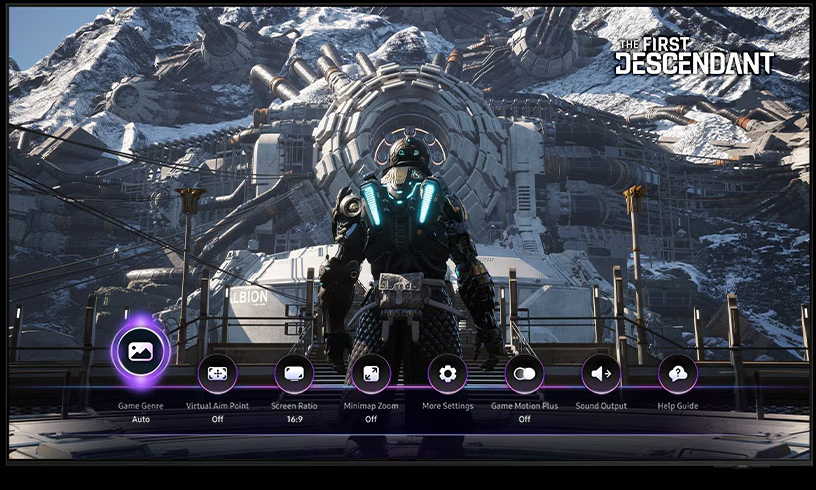The image size is (816, 490).
Task: Select the Game Genre icon
Action: click(139, 351)
